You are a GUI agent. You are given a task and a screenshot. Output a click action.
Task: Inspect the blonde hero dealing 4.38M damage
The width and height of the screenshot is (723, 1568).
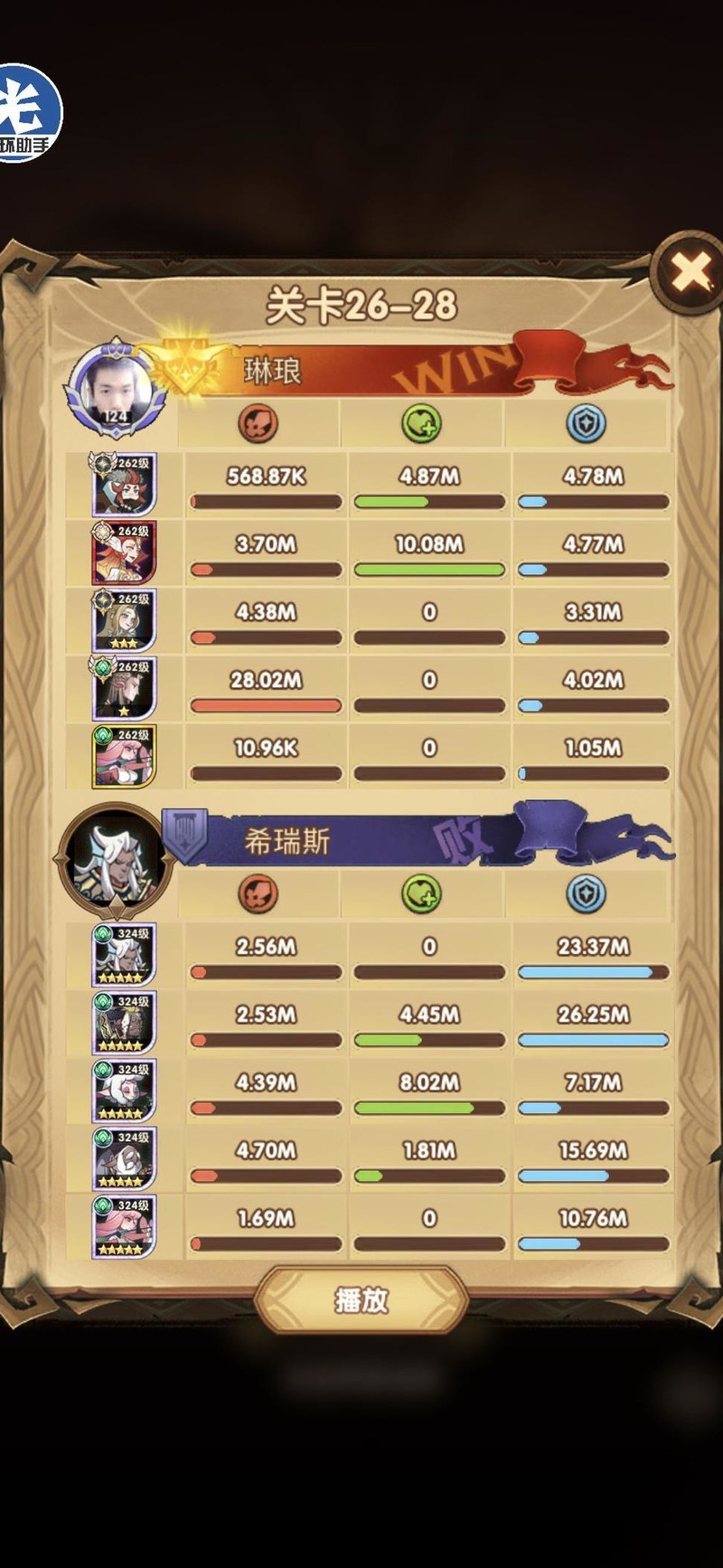[124, 620]
